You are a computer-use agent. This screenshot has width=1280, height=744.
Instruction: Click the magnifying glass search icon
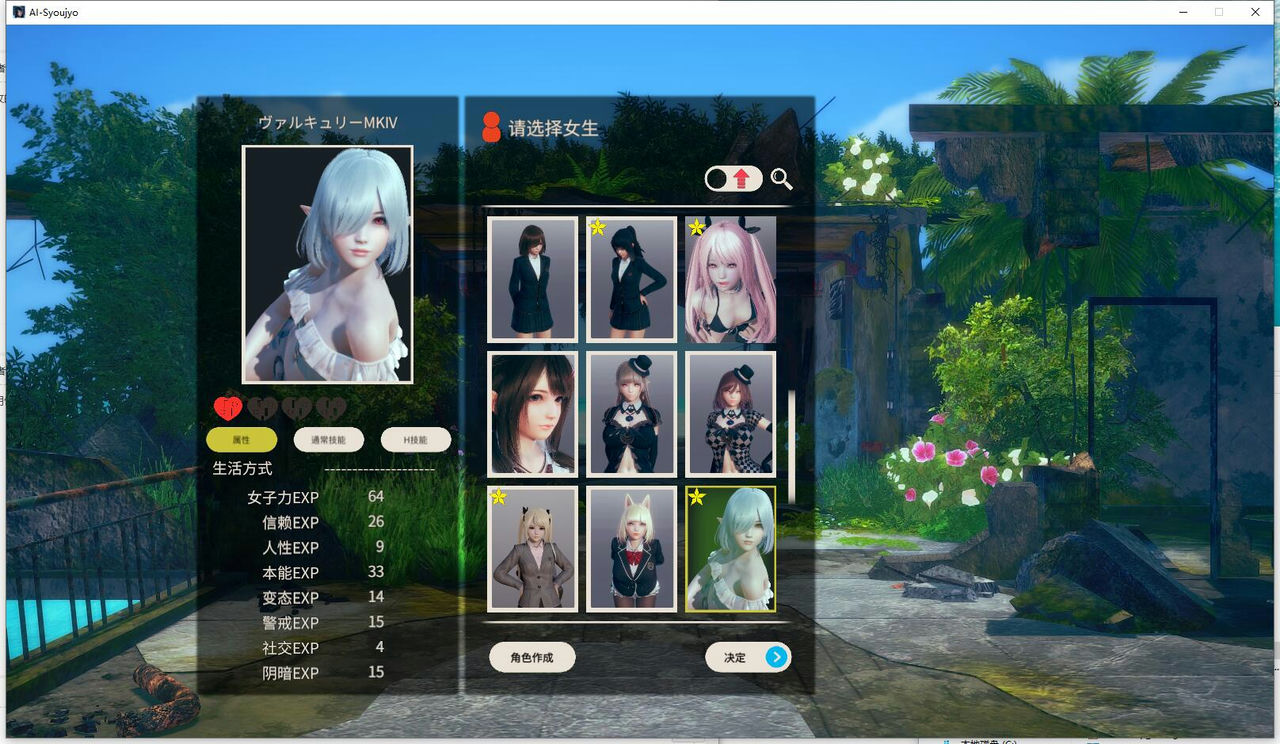point(783,180)
